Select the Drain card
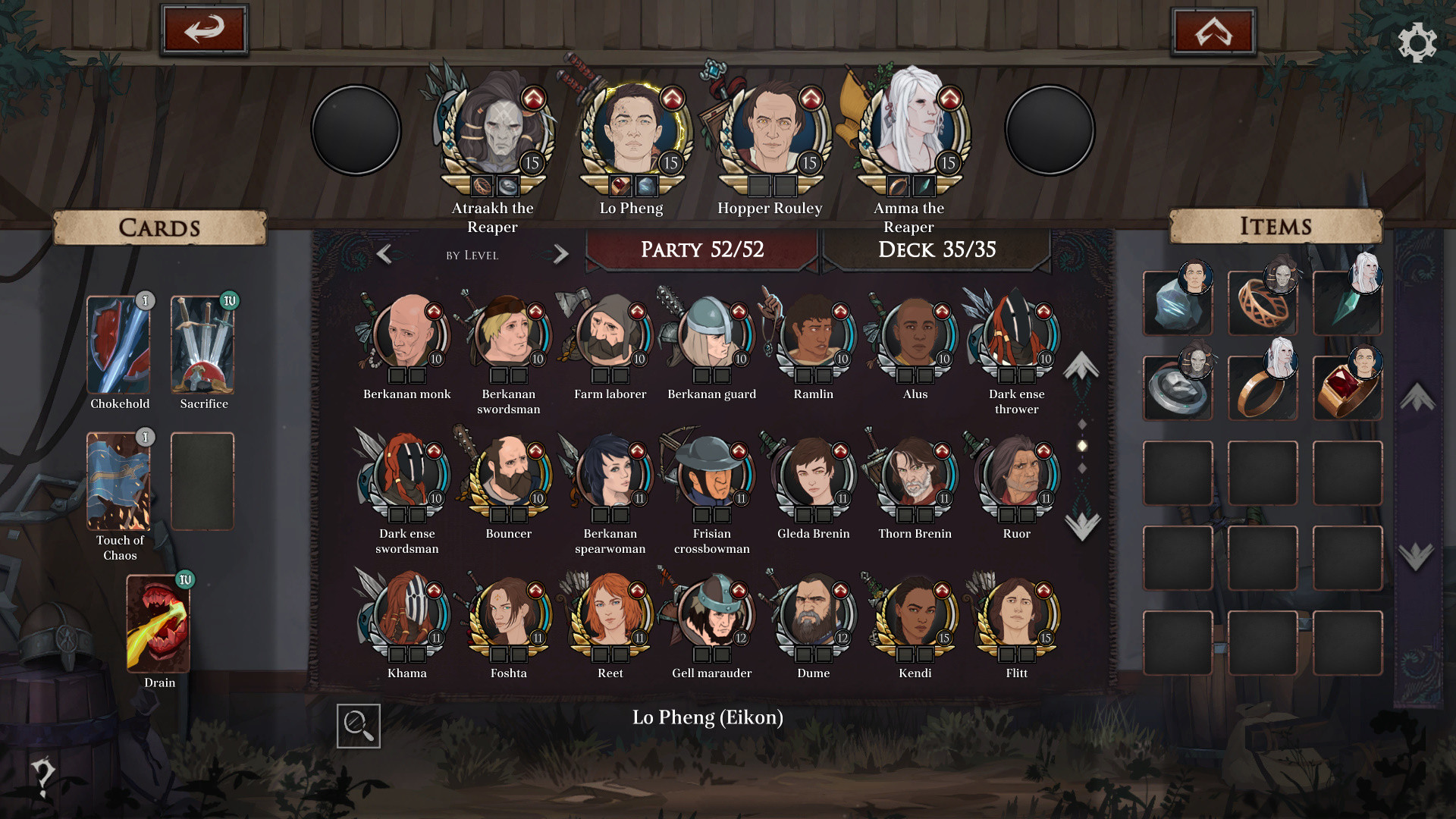 point(157,622)
